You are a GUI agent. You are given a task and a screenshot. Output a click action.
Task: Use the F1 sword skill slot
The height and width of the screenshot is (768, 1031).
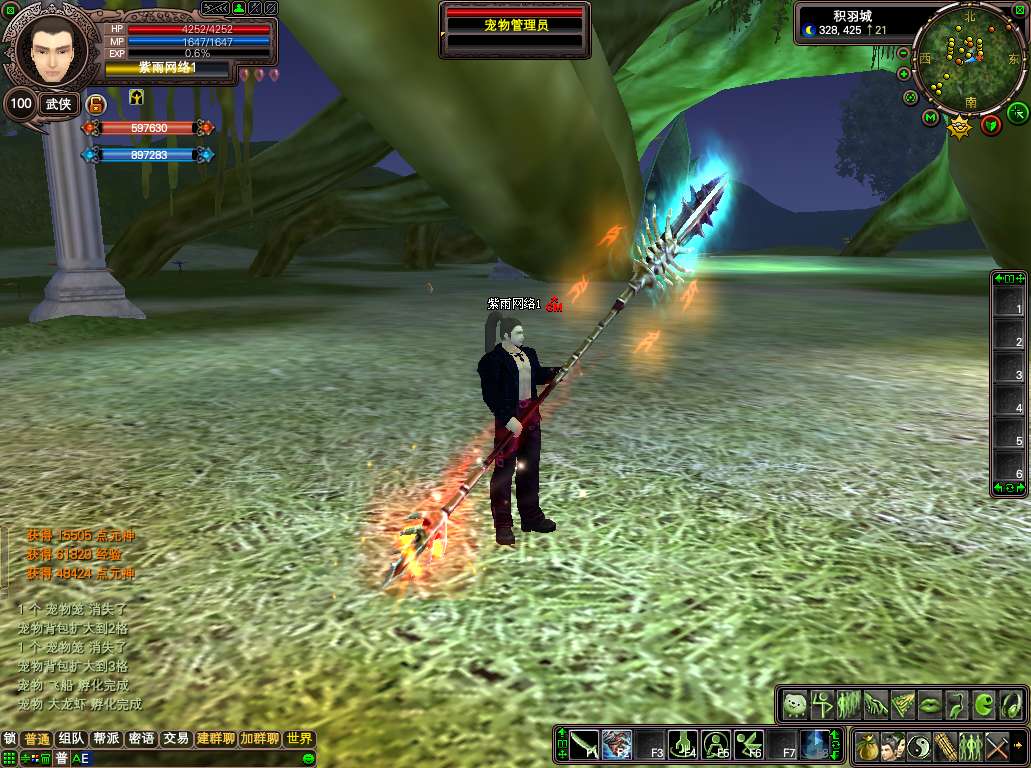point(585,744)
